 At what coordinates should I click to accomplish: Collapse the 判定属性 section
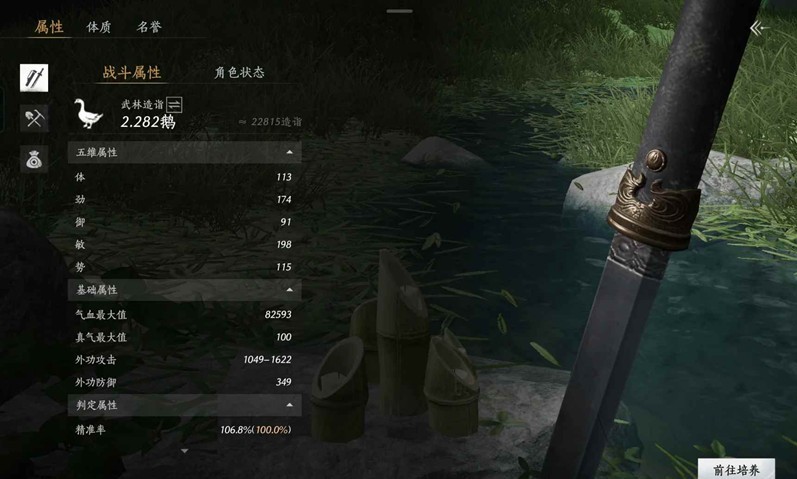(289, 405)
